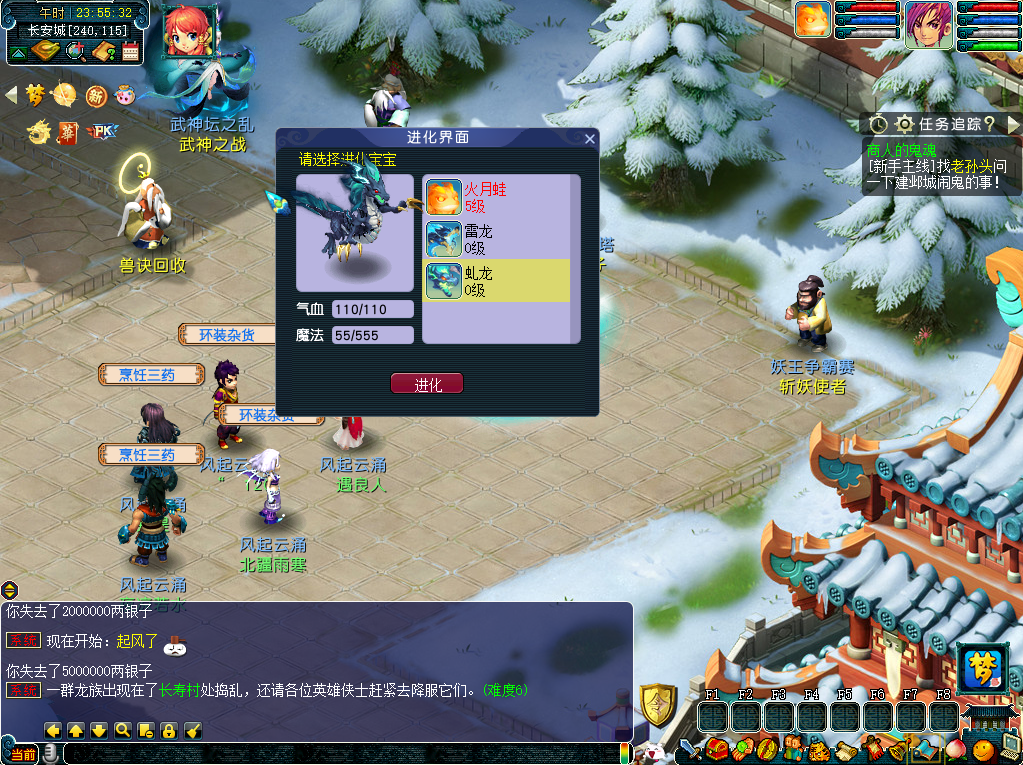
Task: Open the help book with question mark
Action: point(104,51)
